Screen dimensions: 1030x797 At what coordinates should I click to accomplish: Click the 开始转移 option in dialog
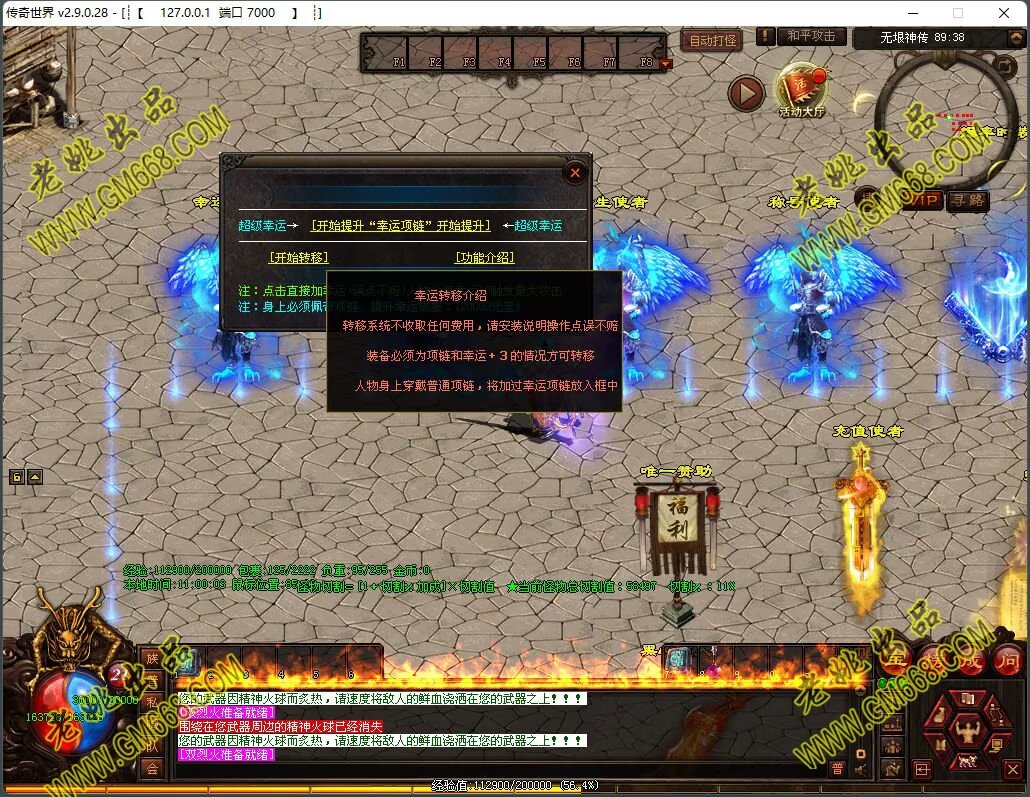point(298,257)
